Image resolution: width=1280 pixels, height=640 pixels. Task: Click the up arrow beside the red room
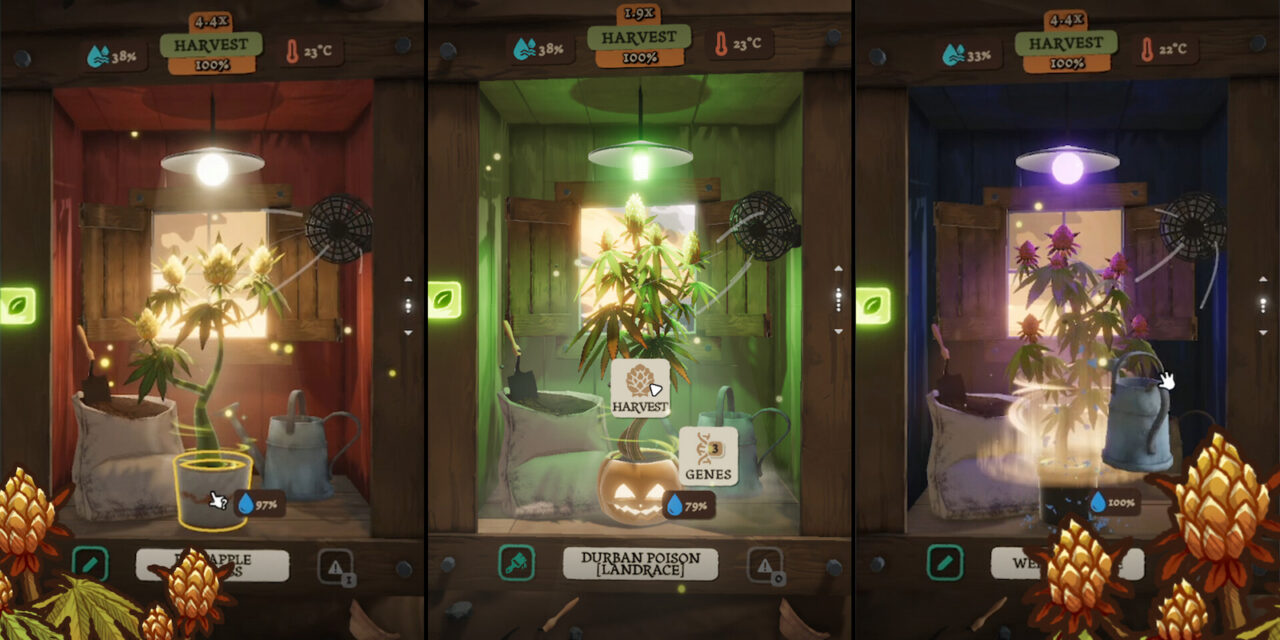click(408, 281)
